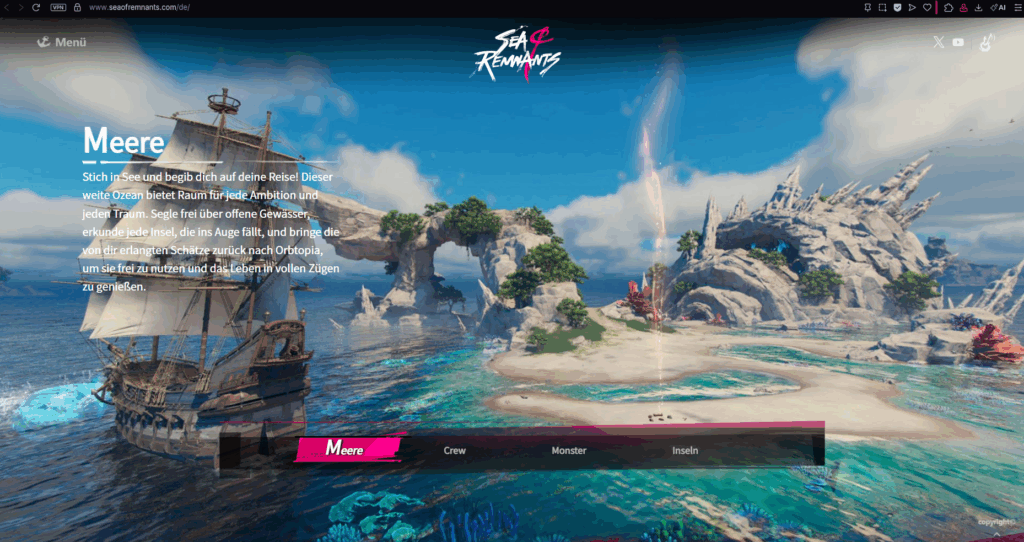Show the Monster tab

[569, 451]
